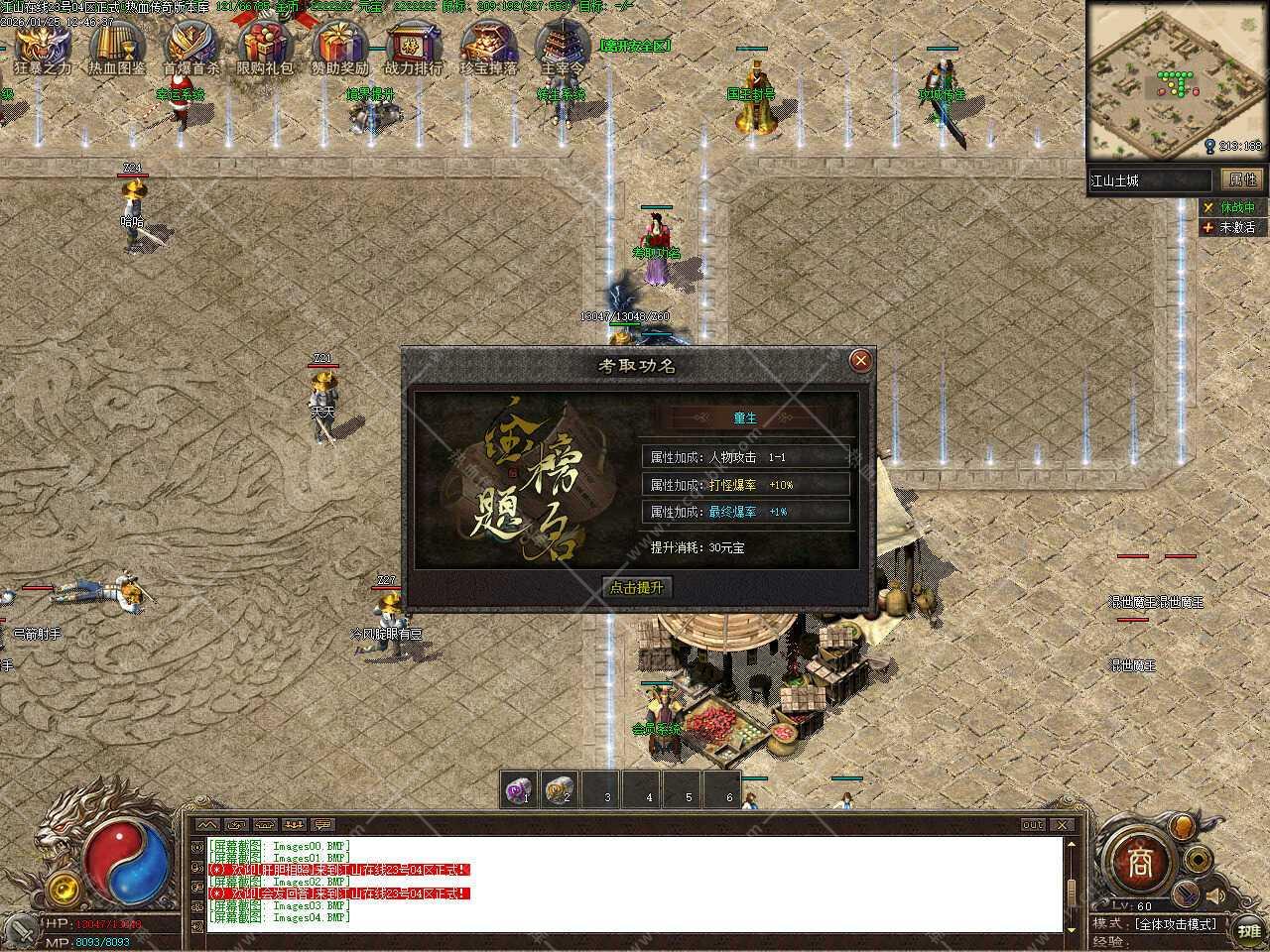This screenshot has height=952, width=1270.
Task: Open the 限购礼包 gift pack
Action: click(x=265, y=46)
